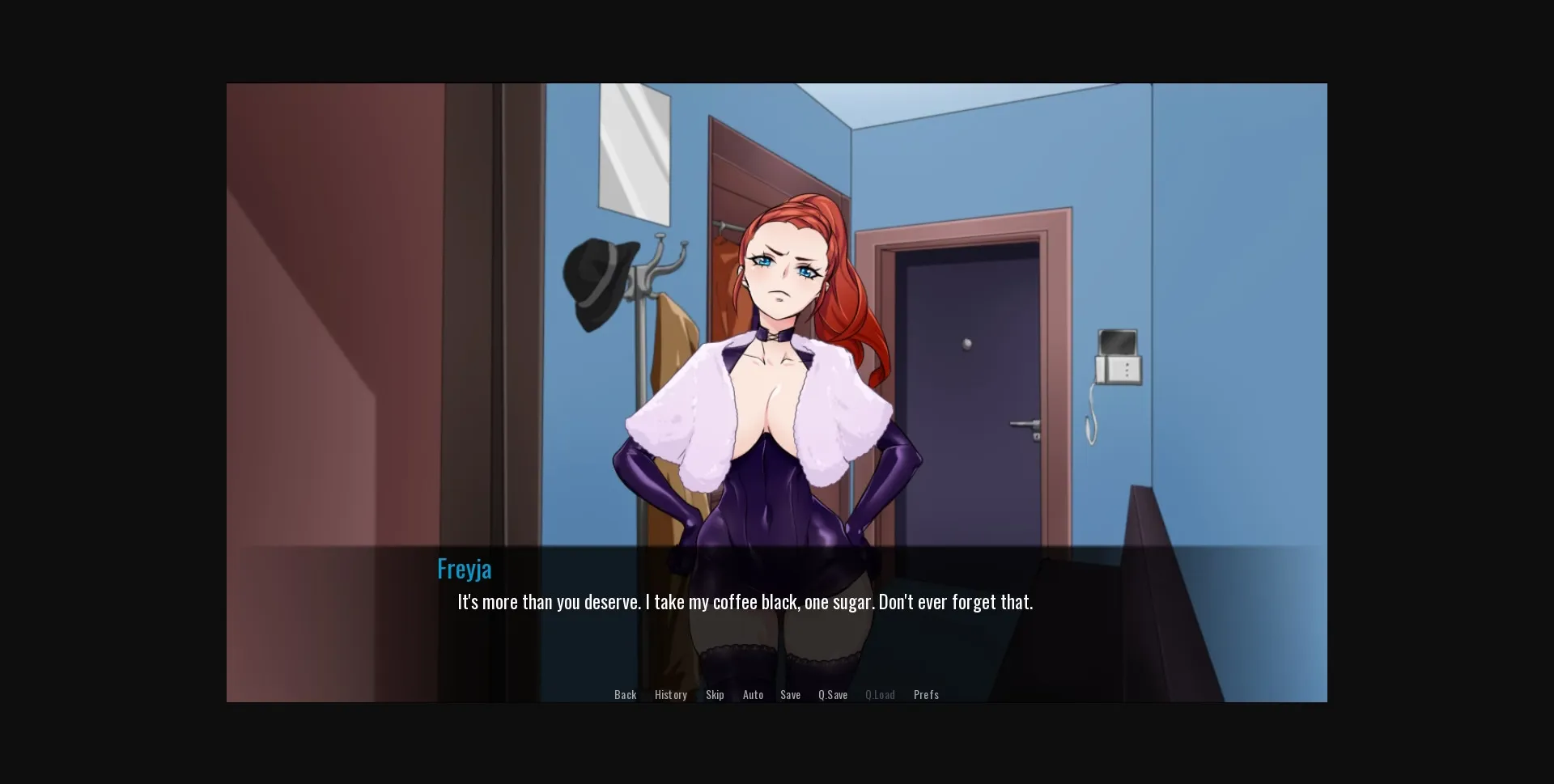Click the History entry in the quick menu

point(670,694)
